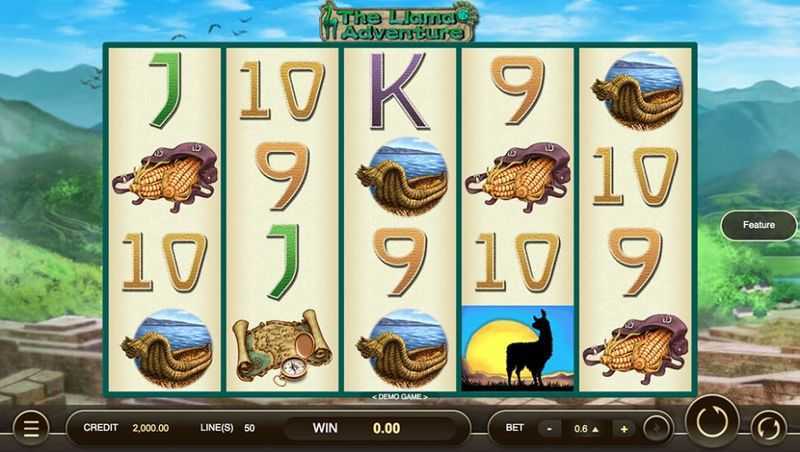Open the Feature buy panel
800x452 pixels.
tap(758, 225)
